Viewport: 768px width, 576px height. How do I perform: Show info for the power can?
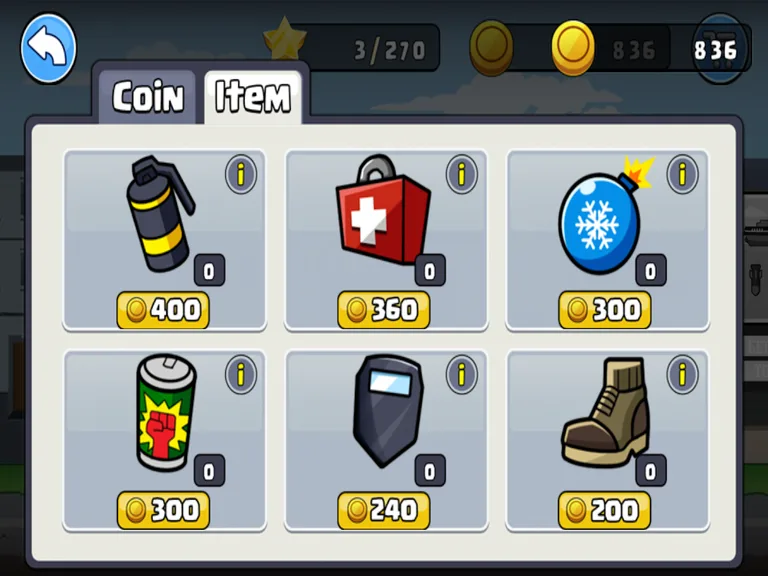(x=240, y=375)
